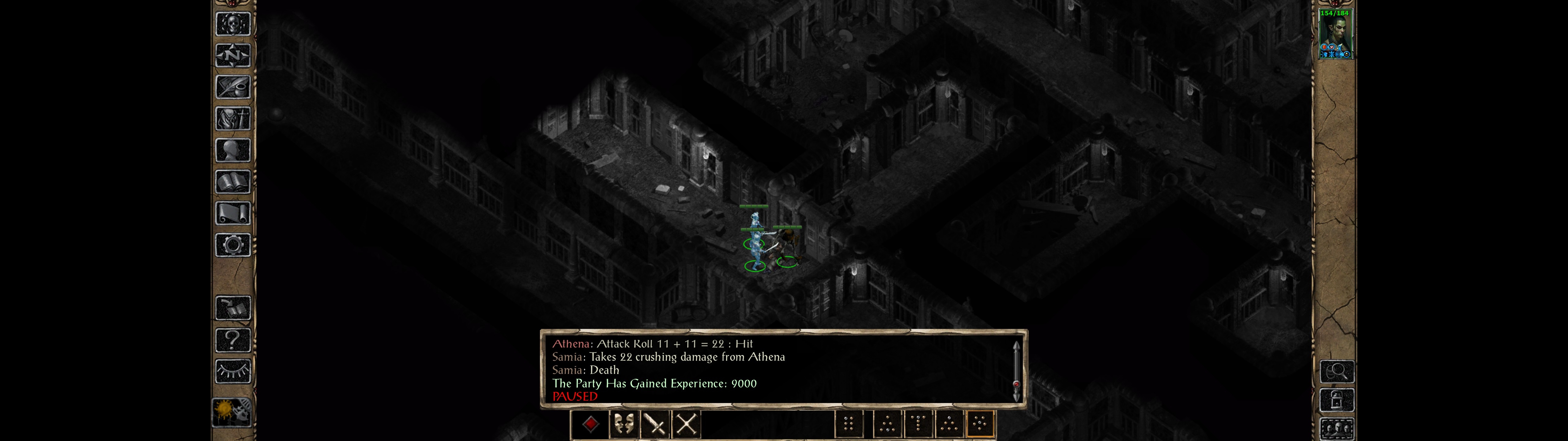1568x441 pixels.
Task: Click the skull icon at sidebar top
Action: pyautogui.click(x=232, y=24)
